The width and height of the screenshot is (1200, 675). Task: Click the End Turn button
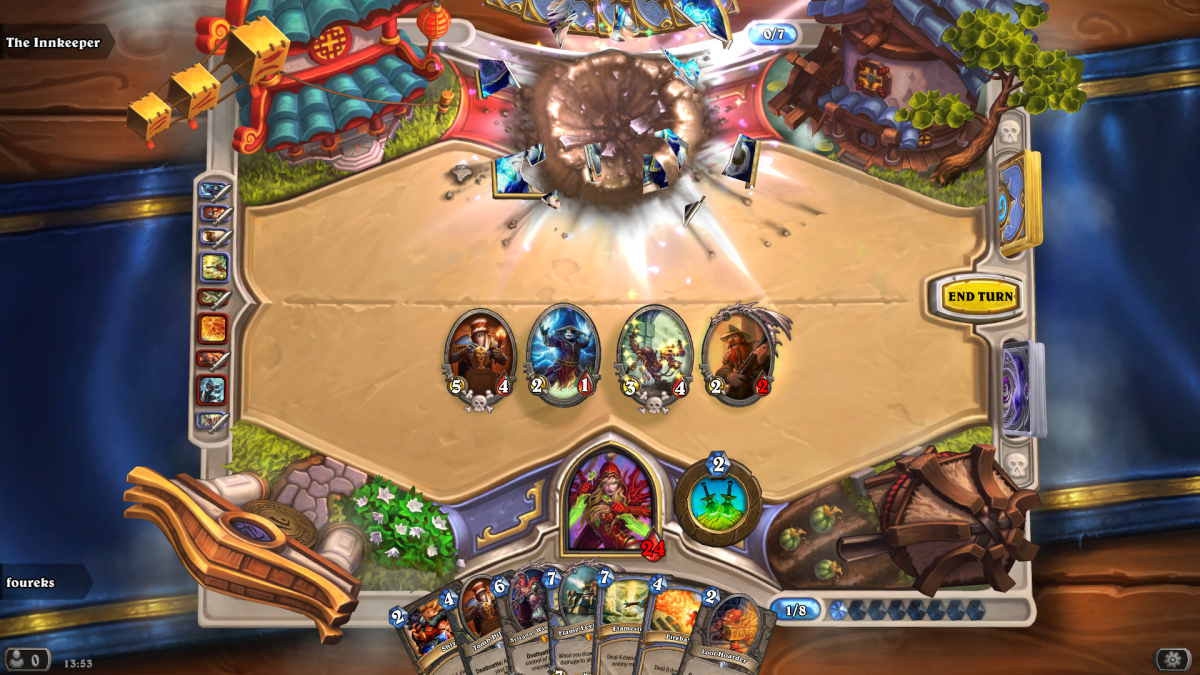[981, 297]
